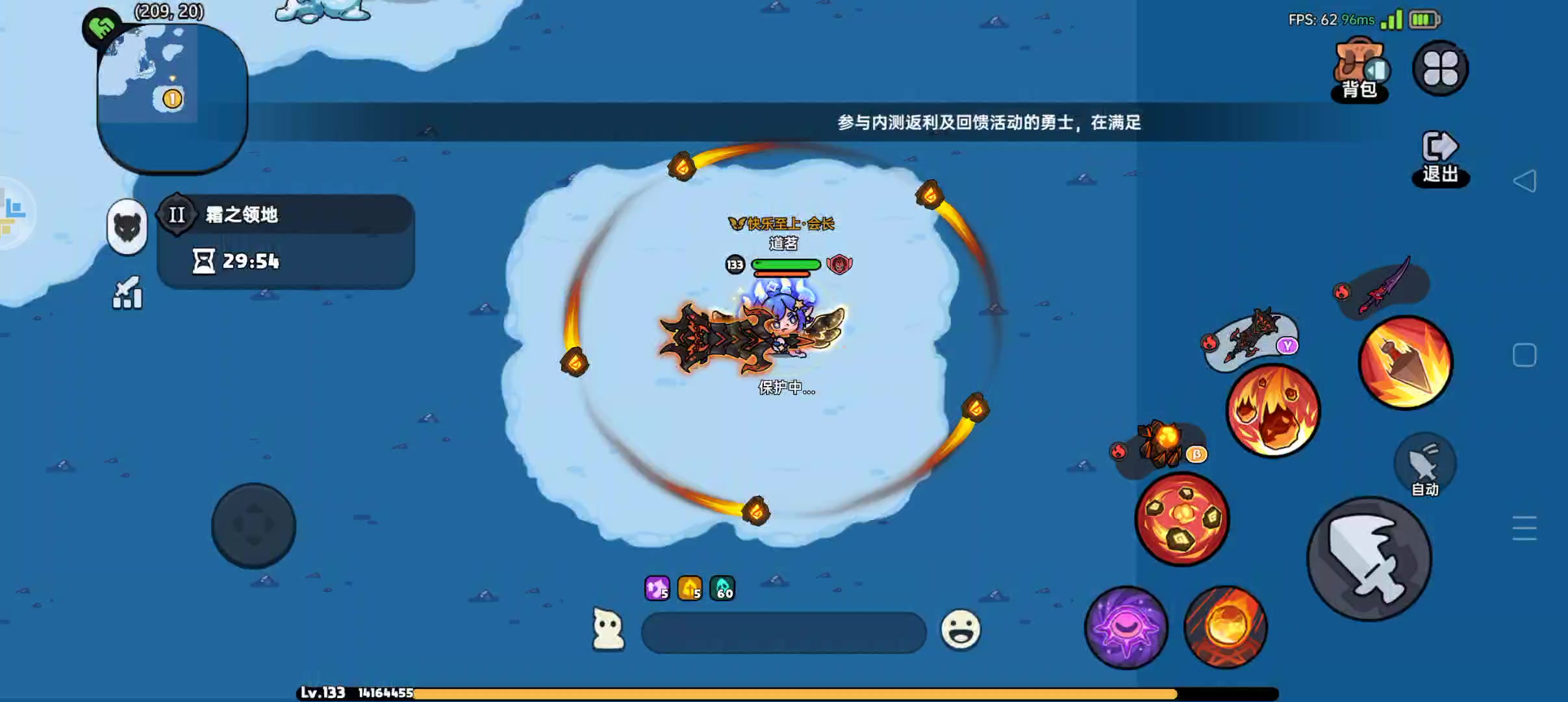Open the four-dot quick menu in top right
This screenshot has width=1568, height=702.
1439,68
